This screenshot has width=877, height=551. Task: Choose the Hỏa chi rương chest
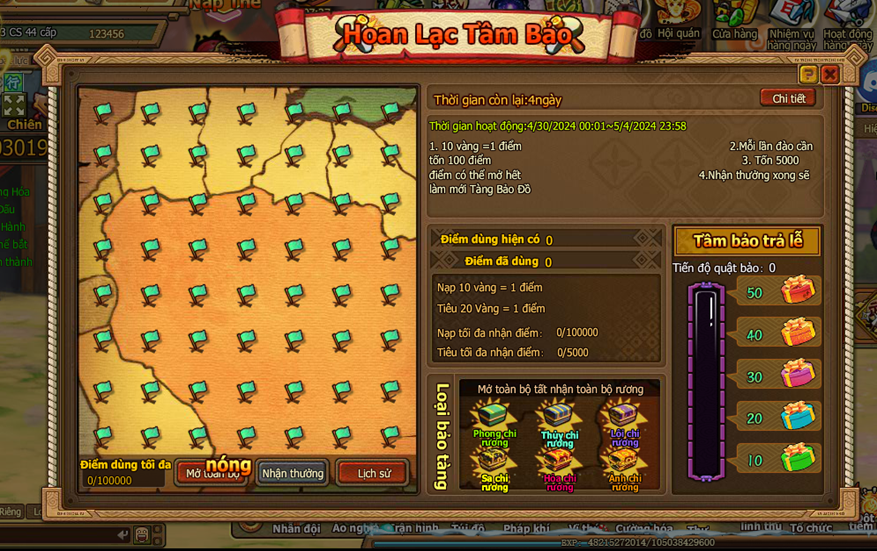pos(559,465)
